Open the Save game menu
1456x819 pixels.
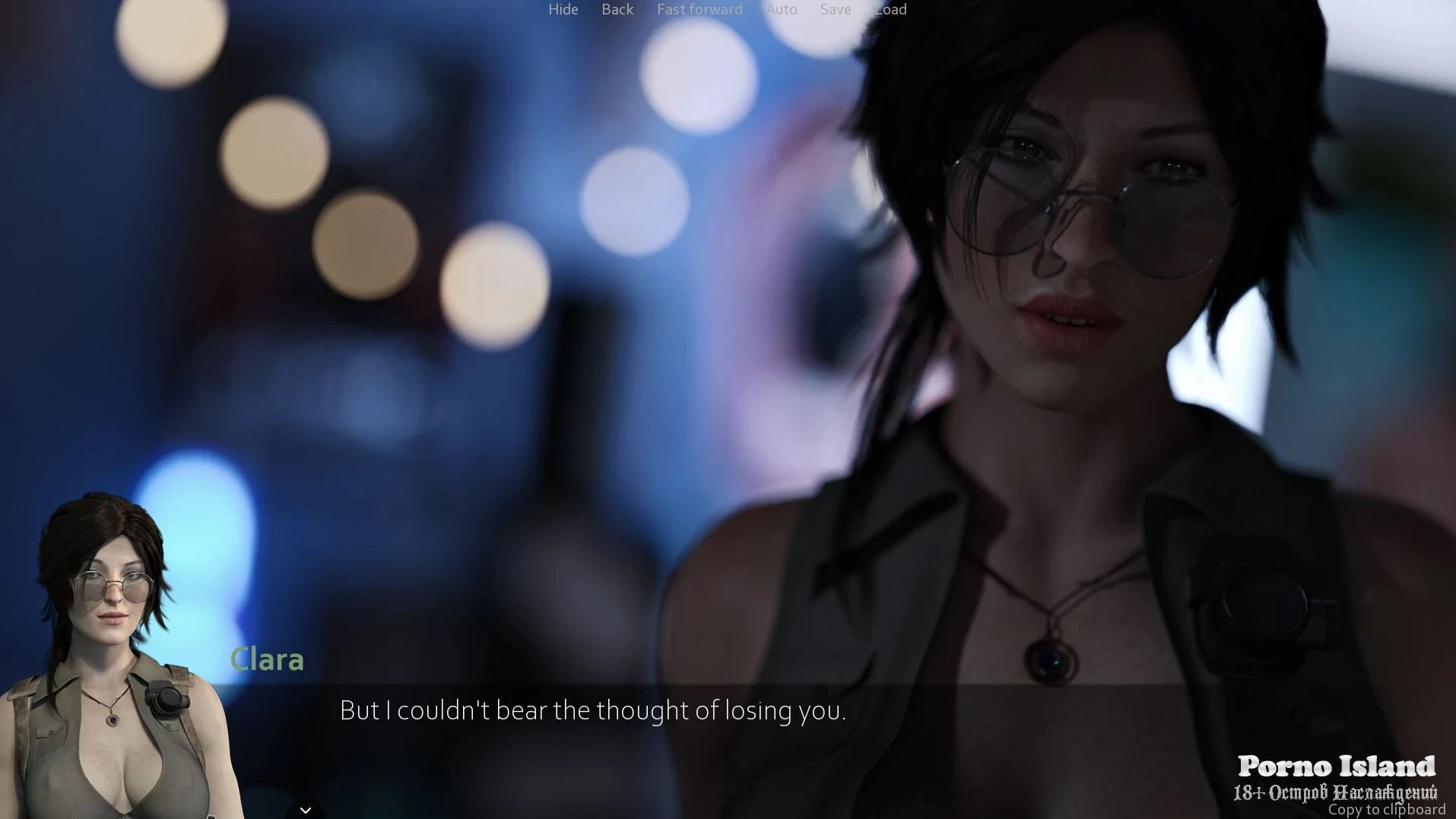coord(835,10)
